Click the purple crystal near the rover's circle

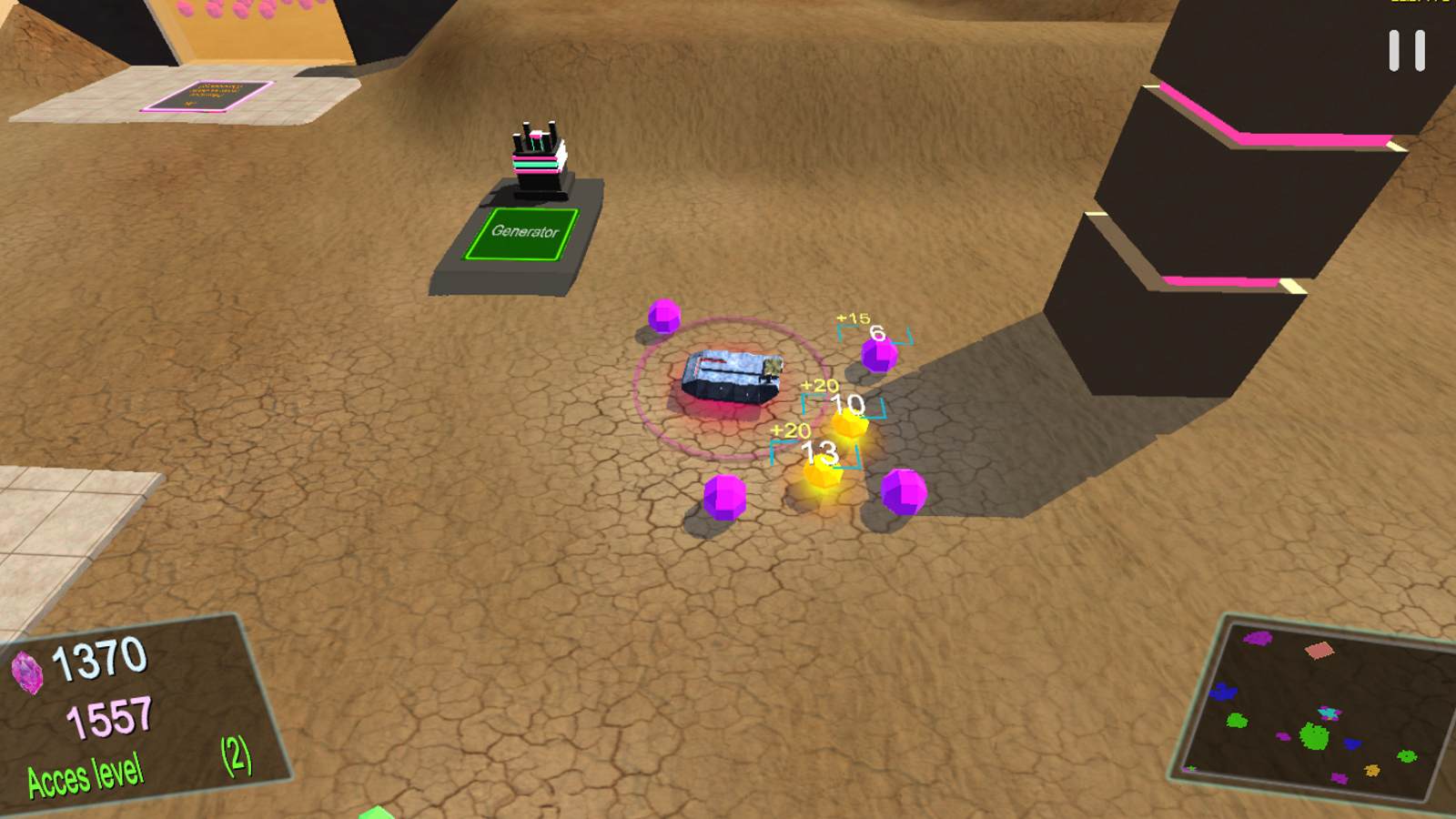[x=666, y=317]
